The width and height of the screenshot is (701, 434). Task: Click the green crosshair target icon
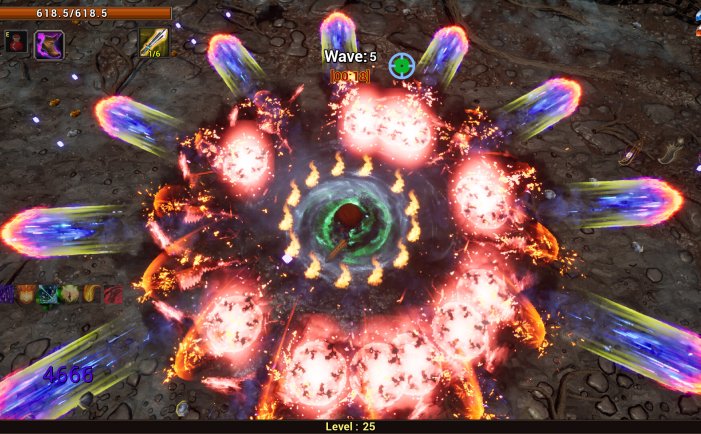coord(401,65)
